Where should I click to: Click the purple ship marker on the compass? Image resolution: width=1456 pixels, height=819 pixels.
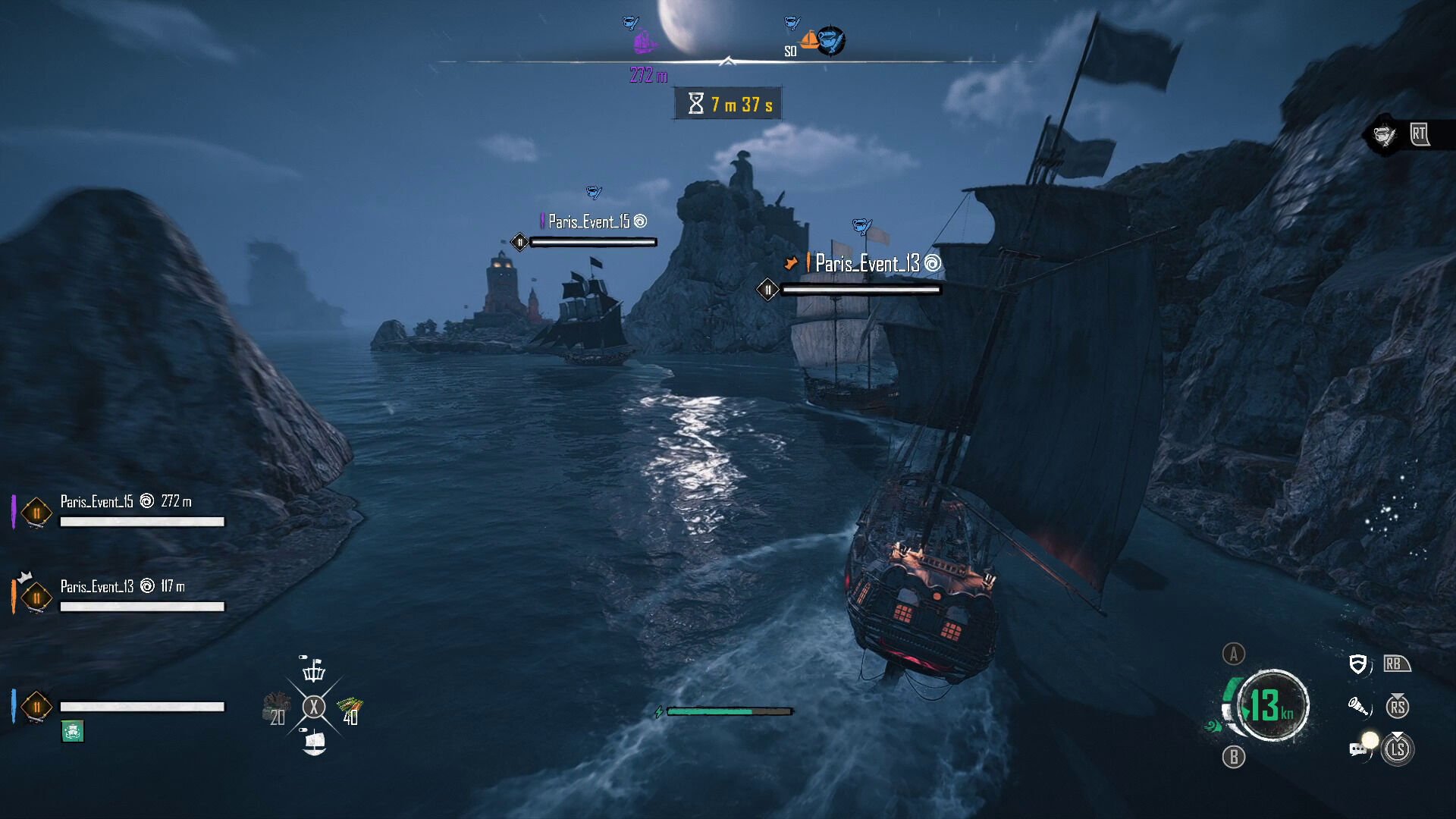[x=645, y=40]
